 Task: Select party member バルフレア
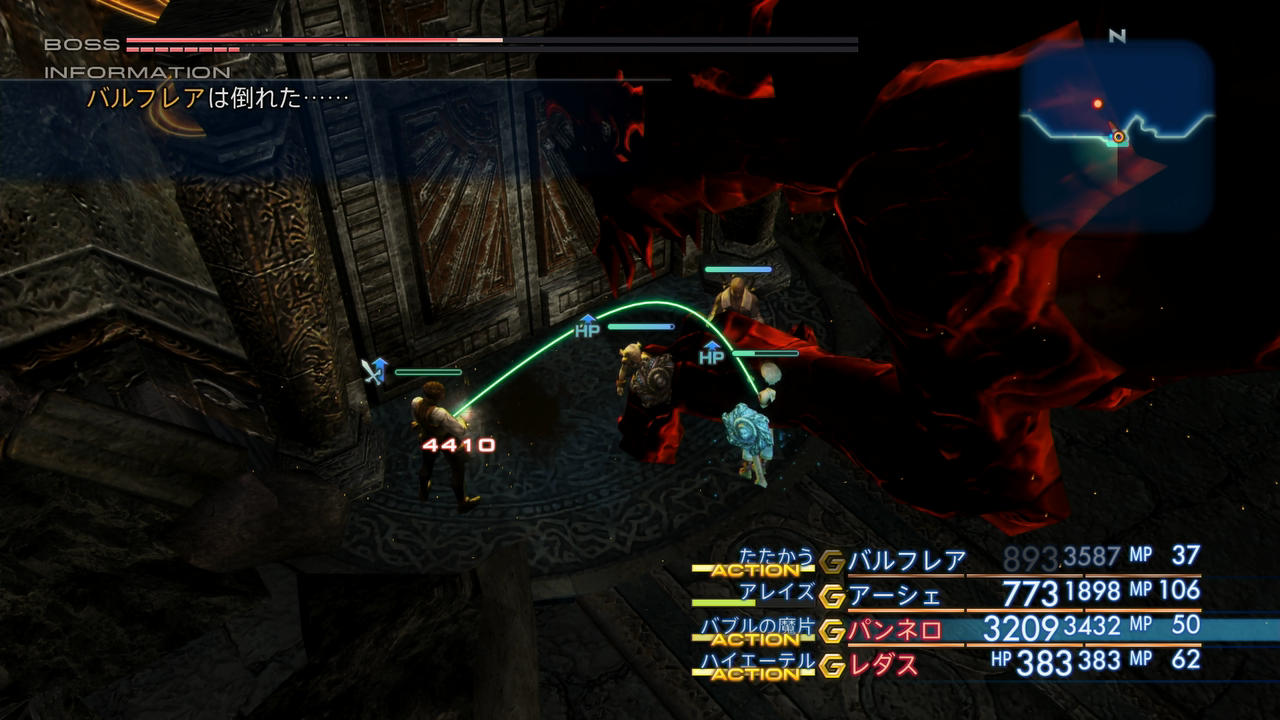pyautogui.click(x=906, y=560)
